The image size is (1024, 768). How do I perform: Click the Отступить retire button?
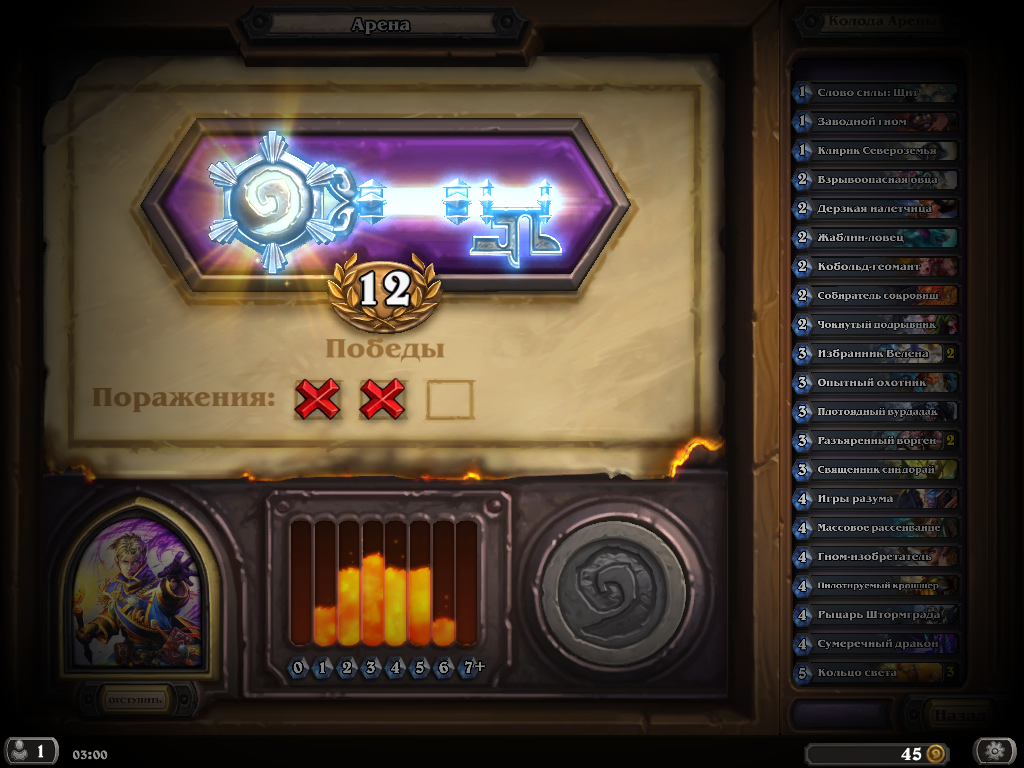tap(135, 699)
